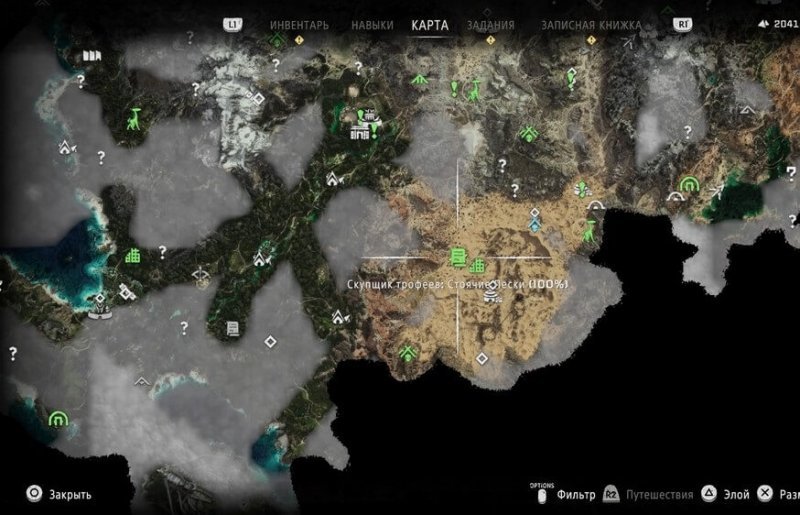Click the green exclamation quest marker
800x515 pixels.
click(454, 88)
